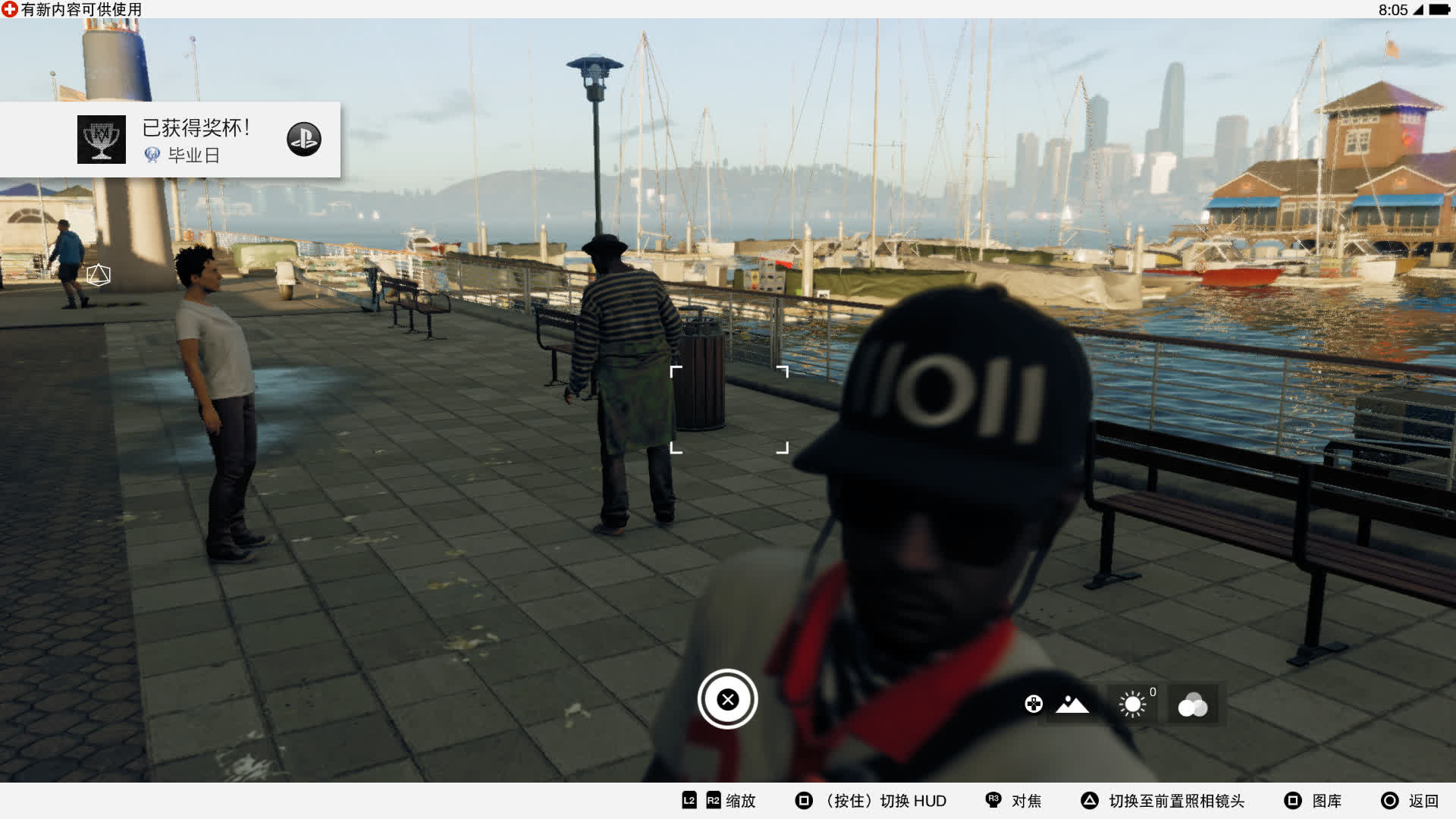Select the D-pad icon in photo toolbar
This screenshot has width=1456, height=819.
click(1033, 704)
